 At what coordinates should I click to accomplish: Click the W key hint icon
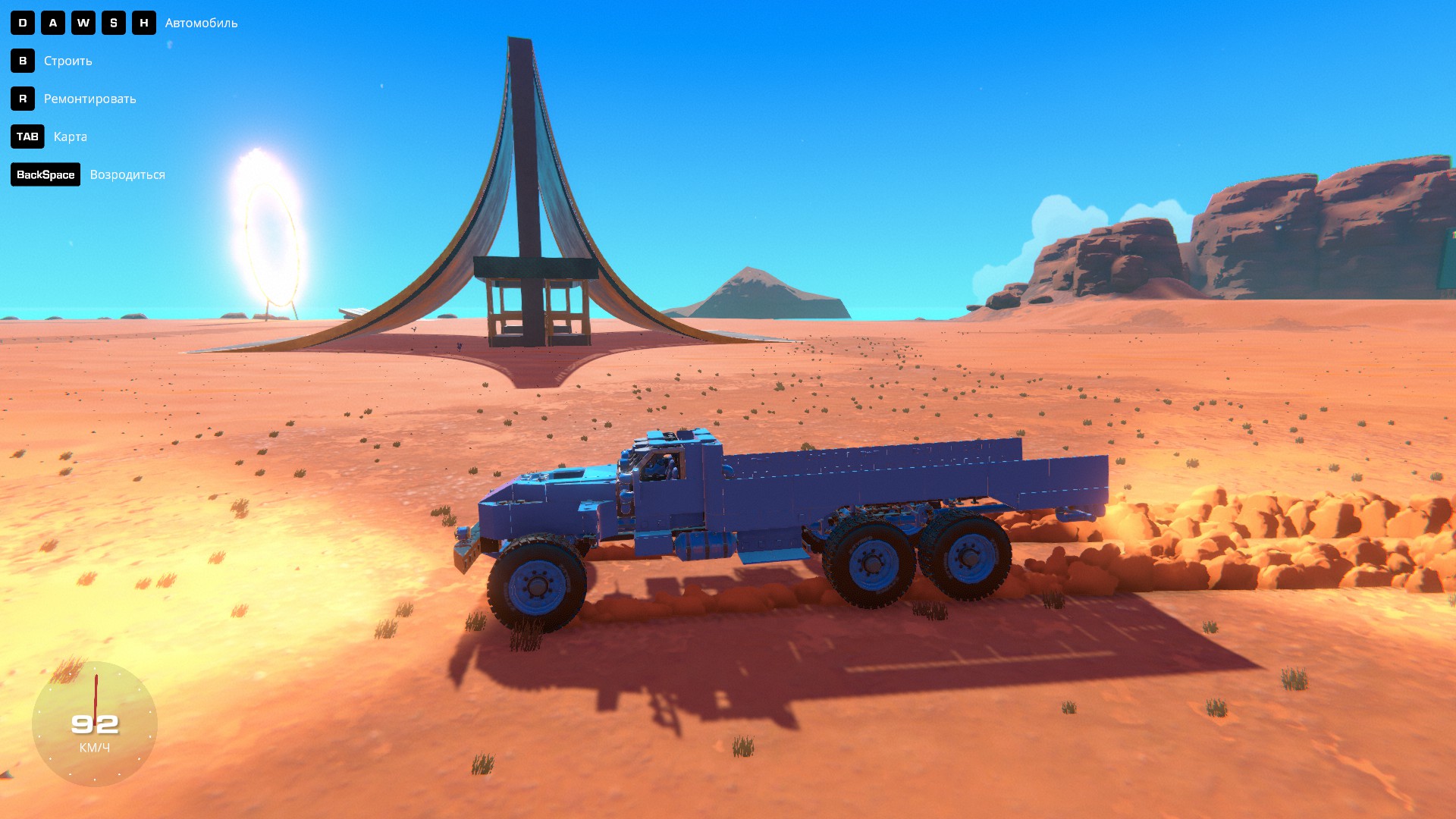(x=83, y=23)
